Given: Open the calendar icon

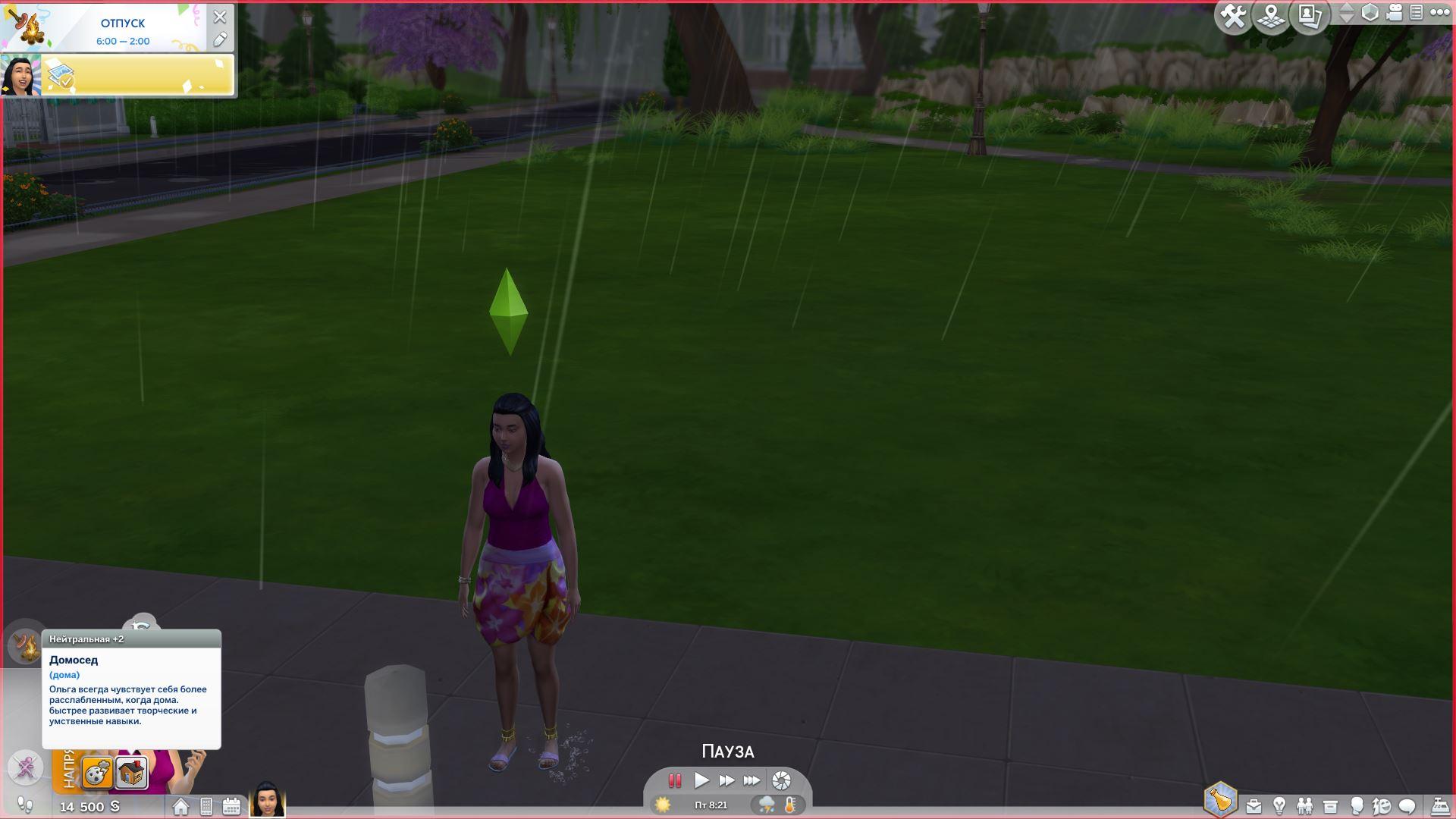Looking at the screenshot, I should (231, 806).
